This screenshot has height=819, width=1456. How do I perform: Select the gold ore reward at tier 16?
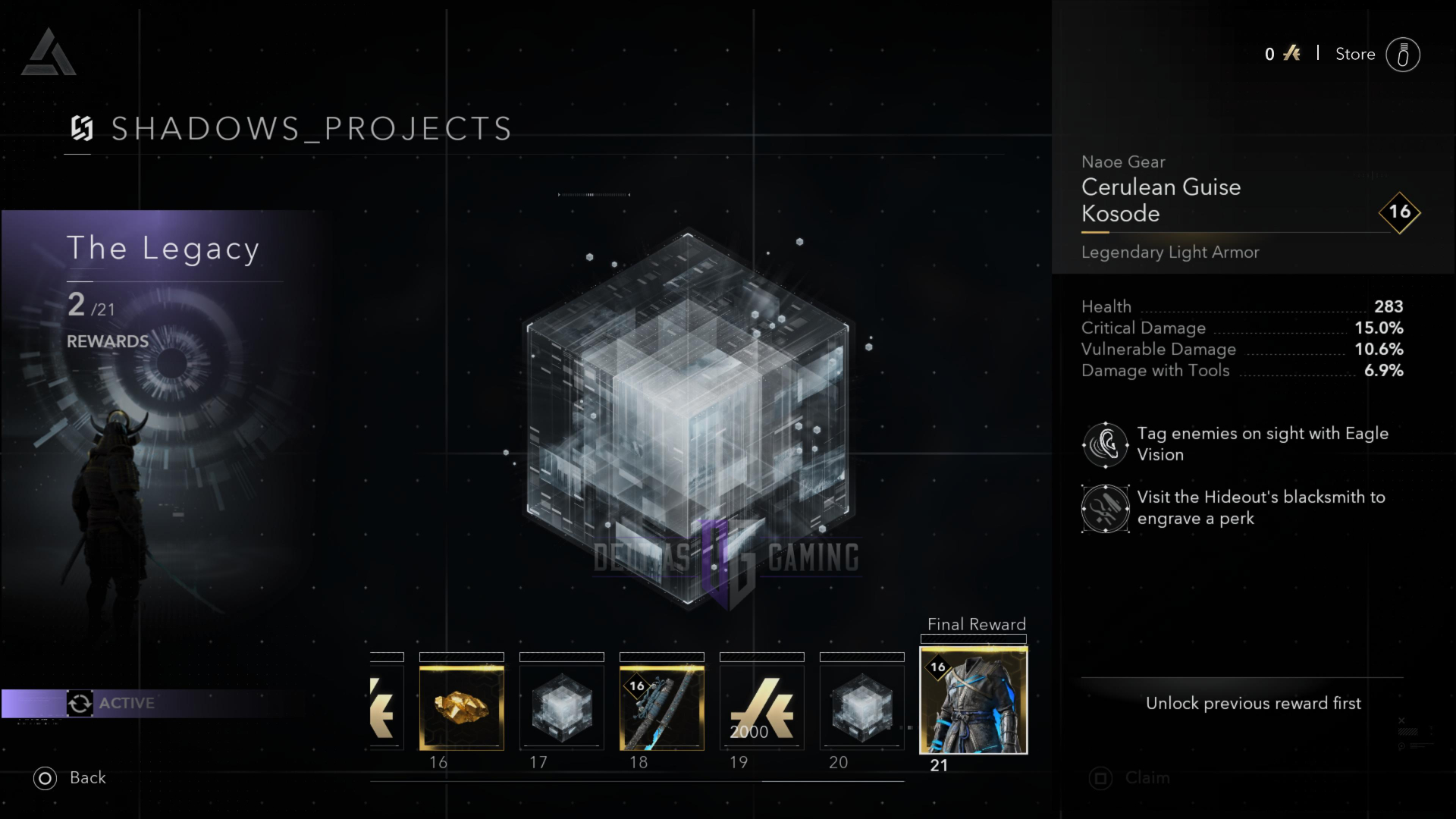pyautogui.click(x=461, y=708)
